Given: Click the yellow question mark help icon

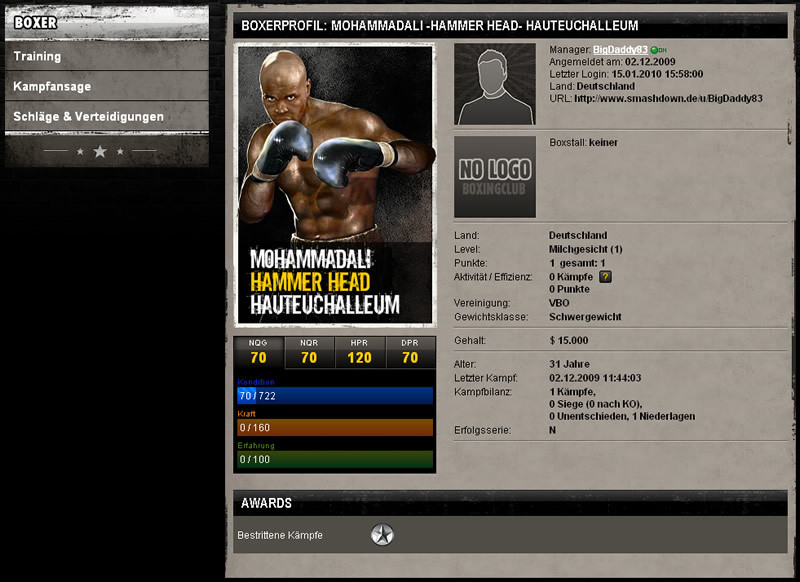Looking at the screenshot, I should [x=605, y=276].
